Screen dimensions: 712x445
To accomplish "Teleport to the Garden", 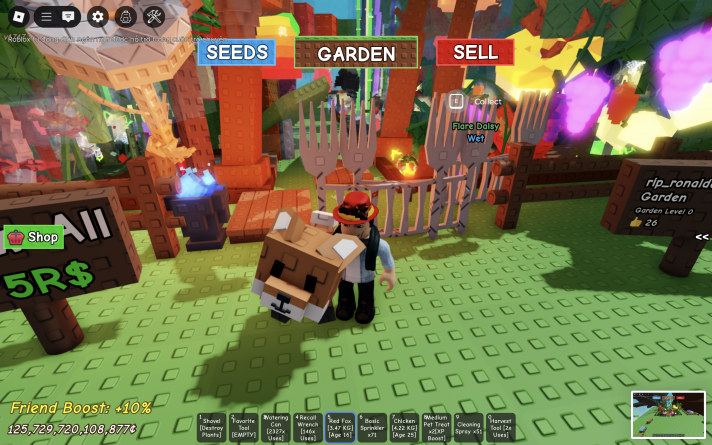I will (356, 53).
